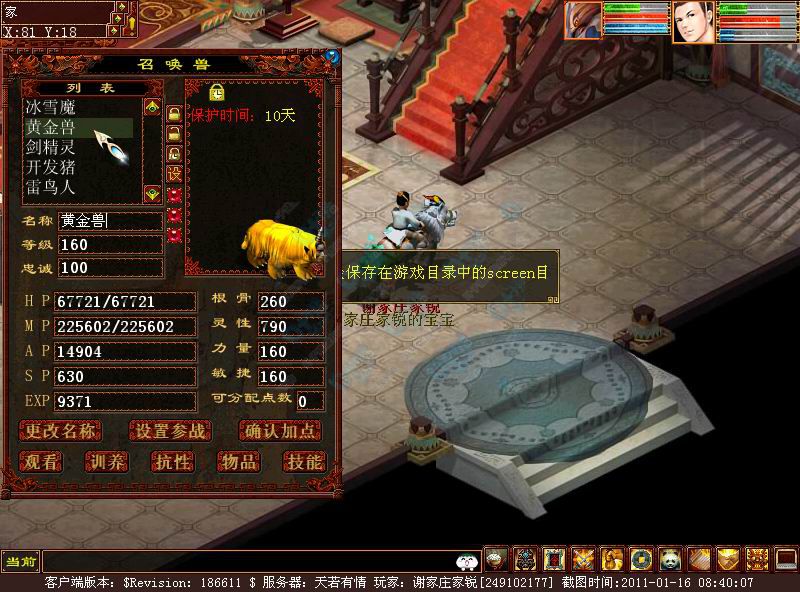Open the 驯养 taming option

tap(107, 461)
